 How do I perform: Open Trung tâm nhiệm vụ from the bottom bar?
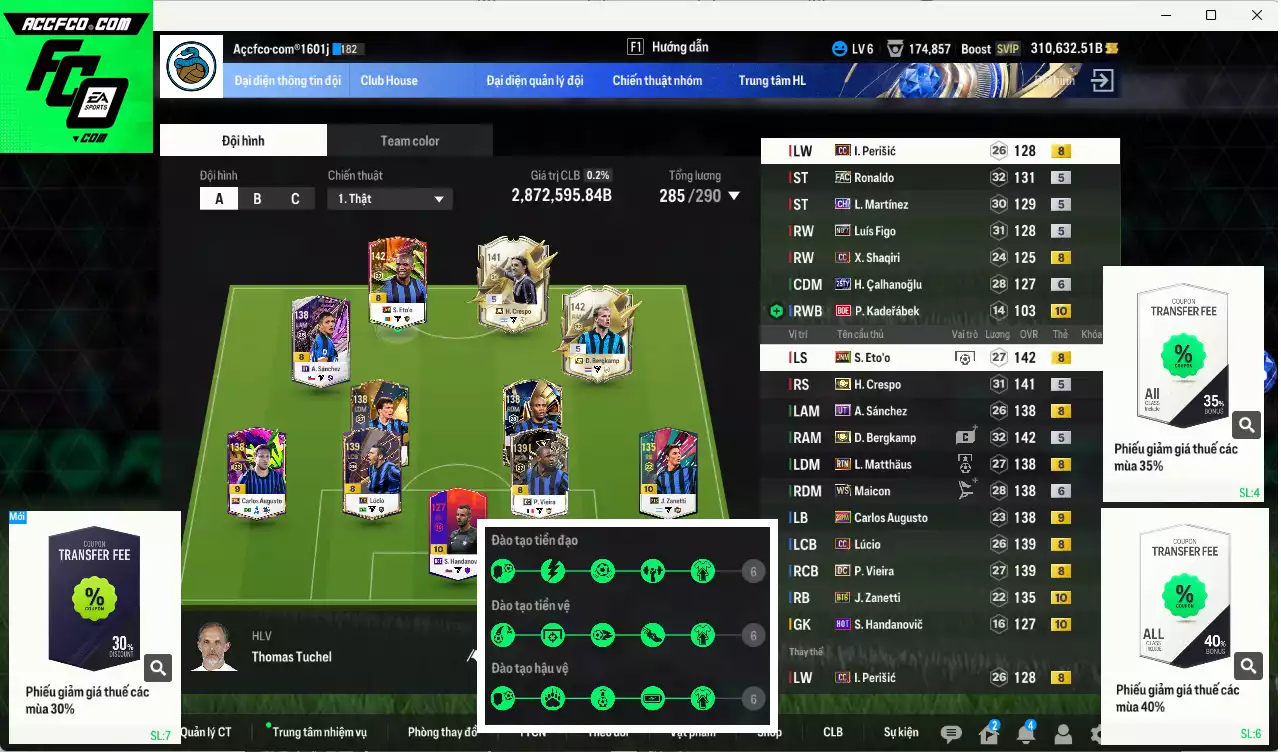click(318, 731)
